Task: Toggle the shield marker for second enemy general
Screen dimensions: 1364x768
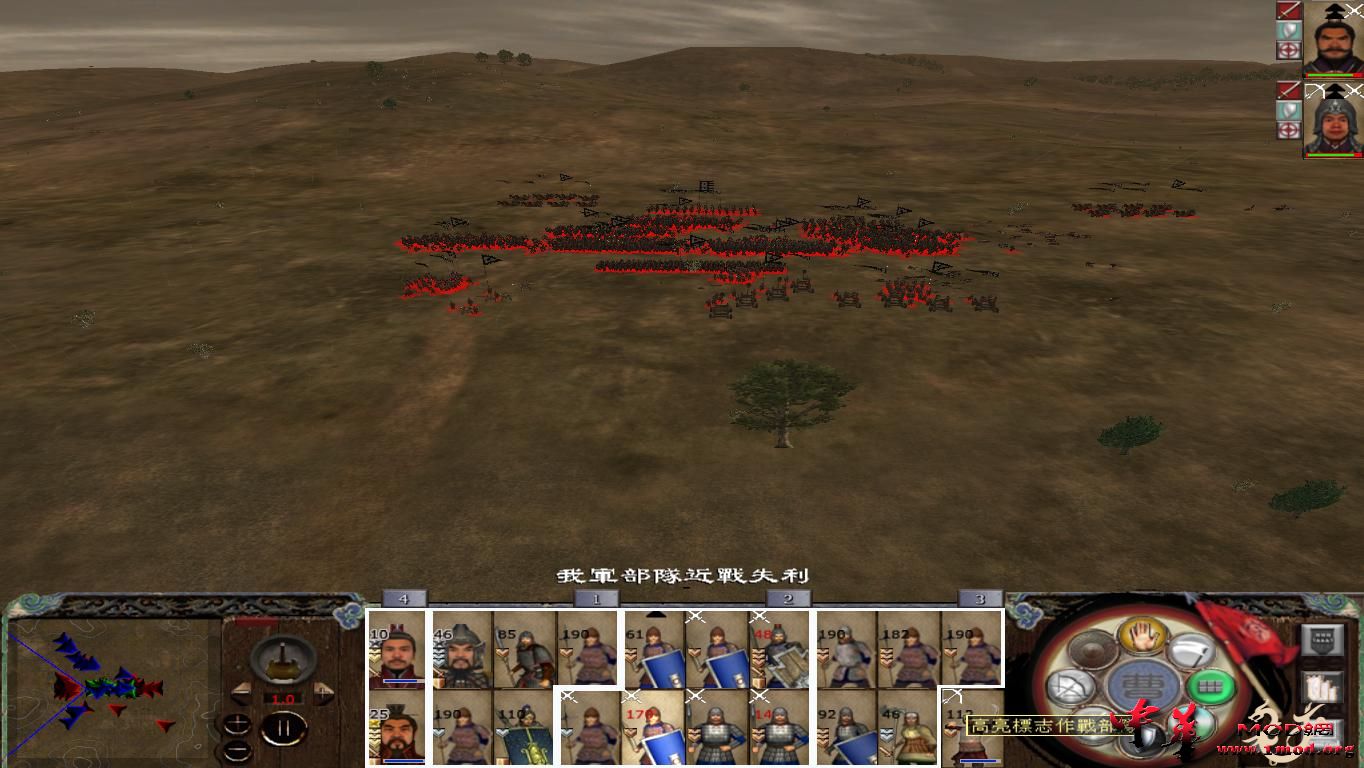Action: (1289, 111)
